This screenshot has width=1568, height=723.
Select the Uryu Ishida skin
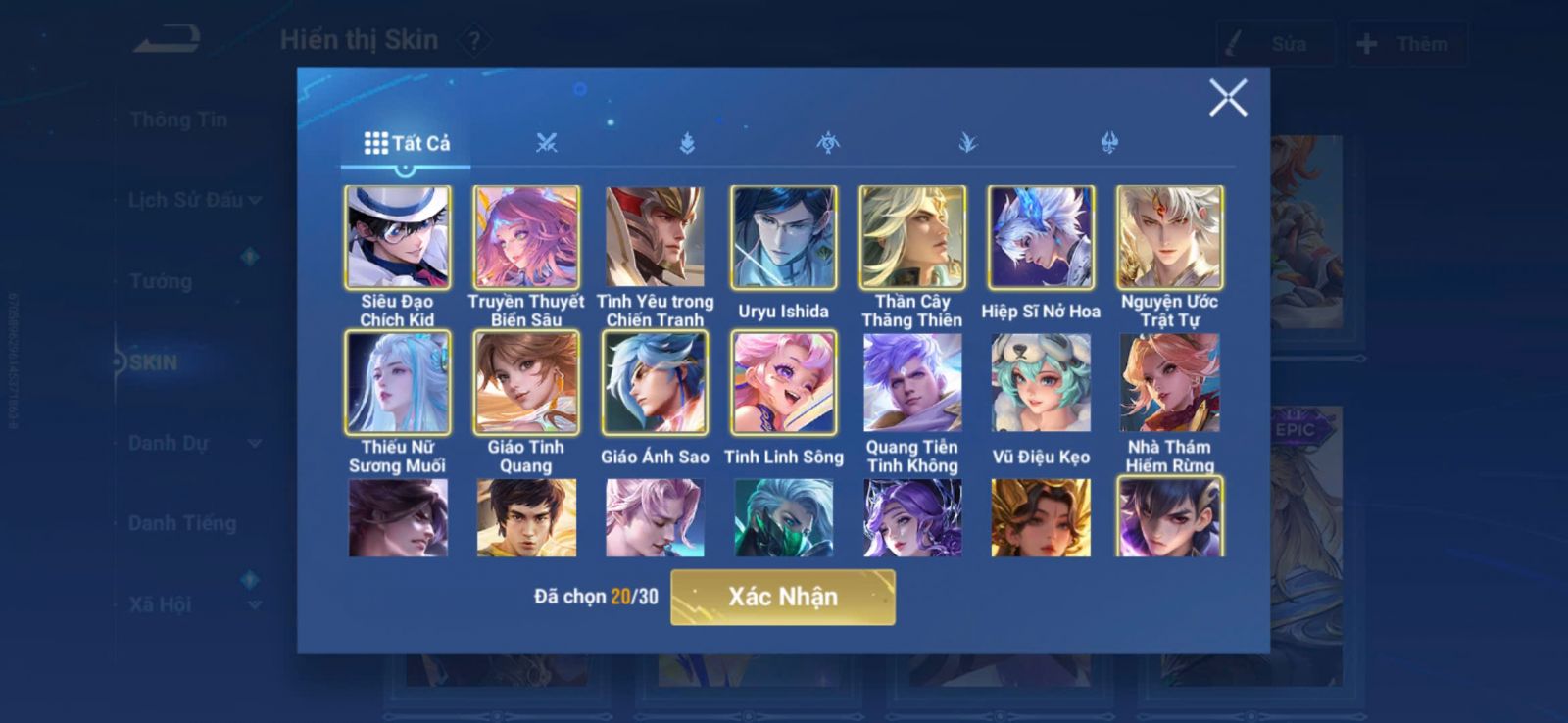[783, 237]
